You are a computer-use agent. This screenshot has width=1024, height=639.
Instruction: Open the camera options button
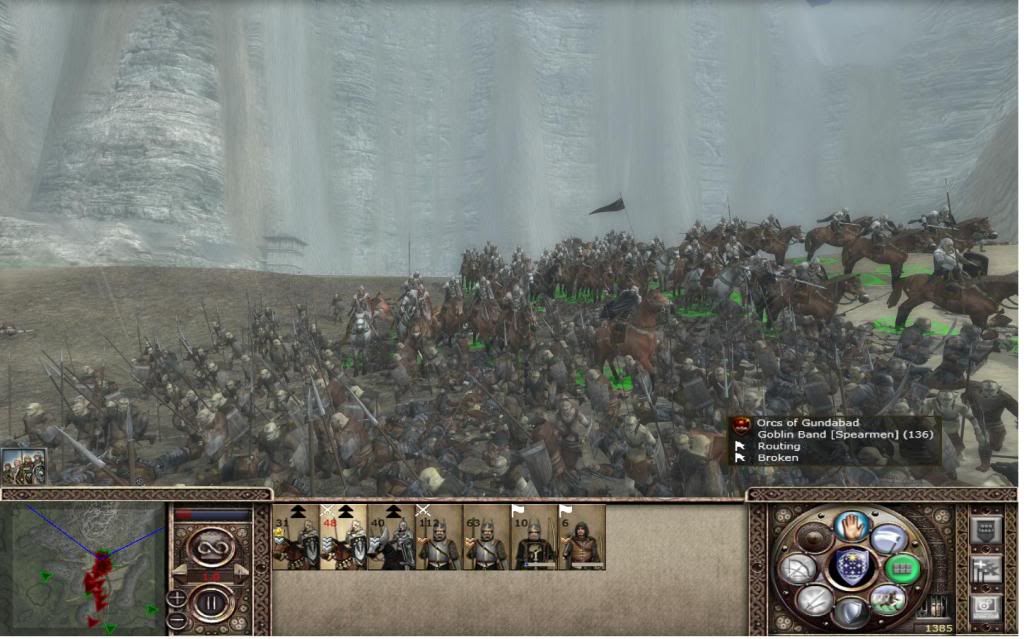tap(984, 608)
